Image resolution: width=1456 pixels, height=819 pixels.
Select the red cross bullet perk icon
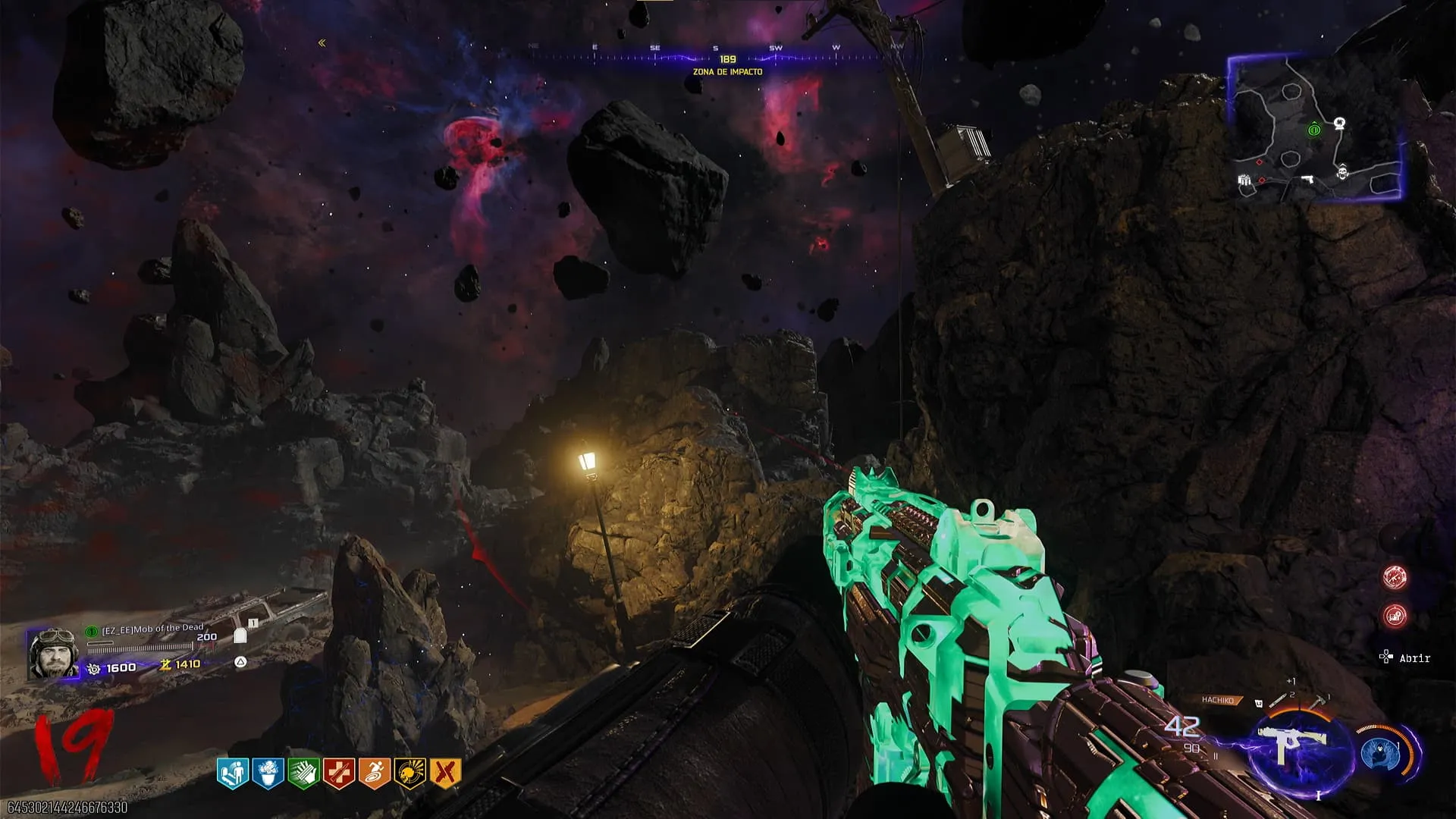click(x=338, y=773)
